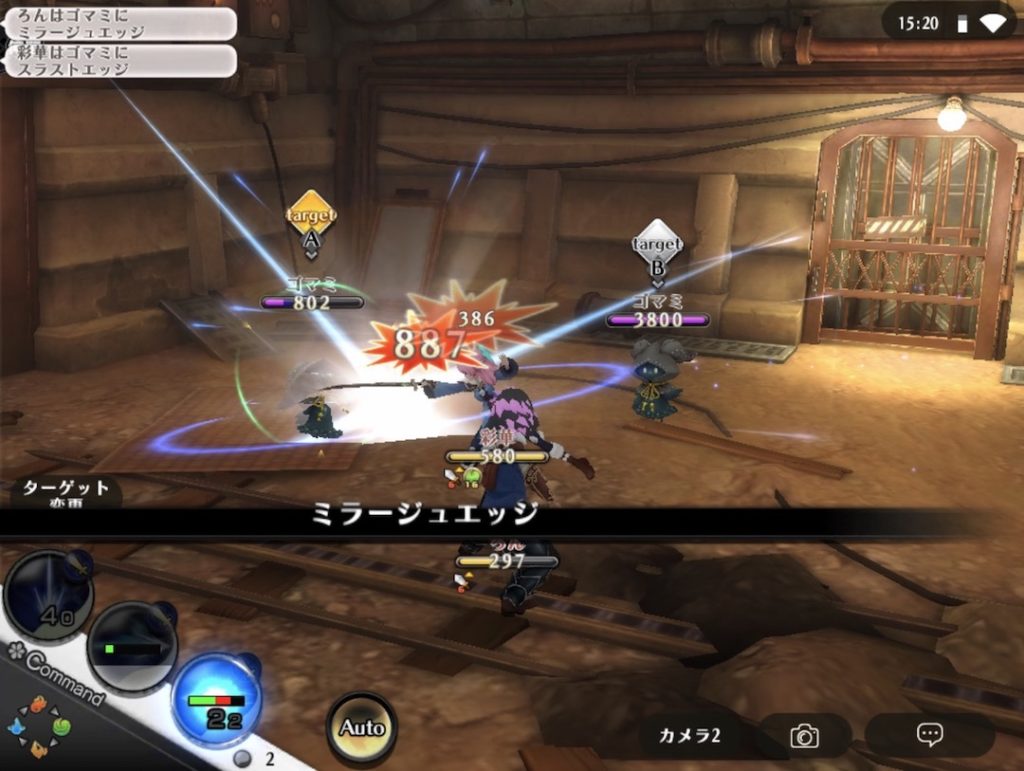This screenshot has width=1024, height=771.
Task: Select target A marker over enemy
Action: 311,221
